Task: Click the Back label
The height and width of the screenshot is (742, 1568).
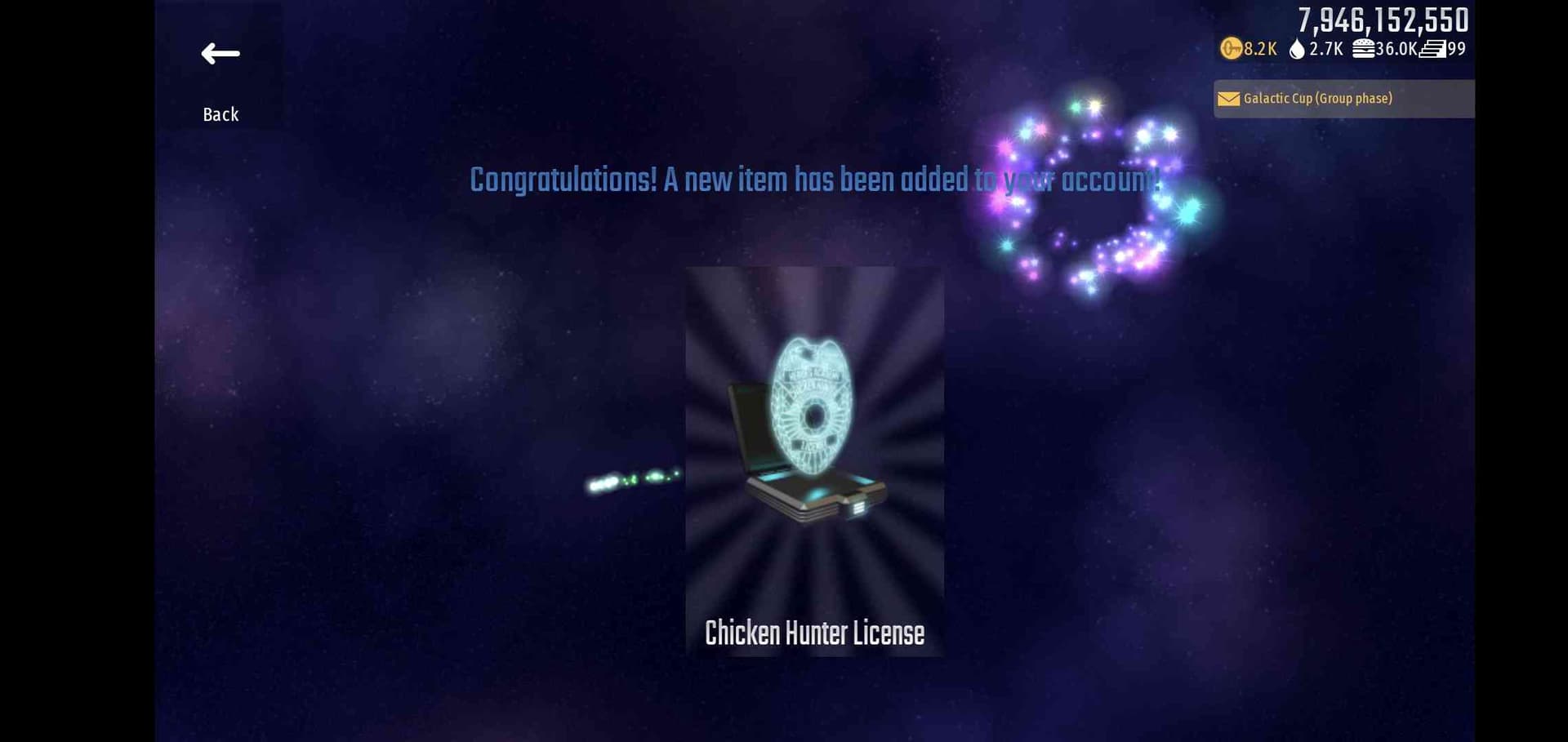Action: pyautogui.click(x=219, y=114)
